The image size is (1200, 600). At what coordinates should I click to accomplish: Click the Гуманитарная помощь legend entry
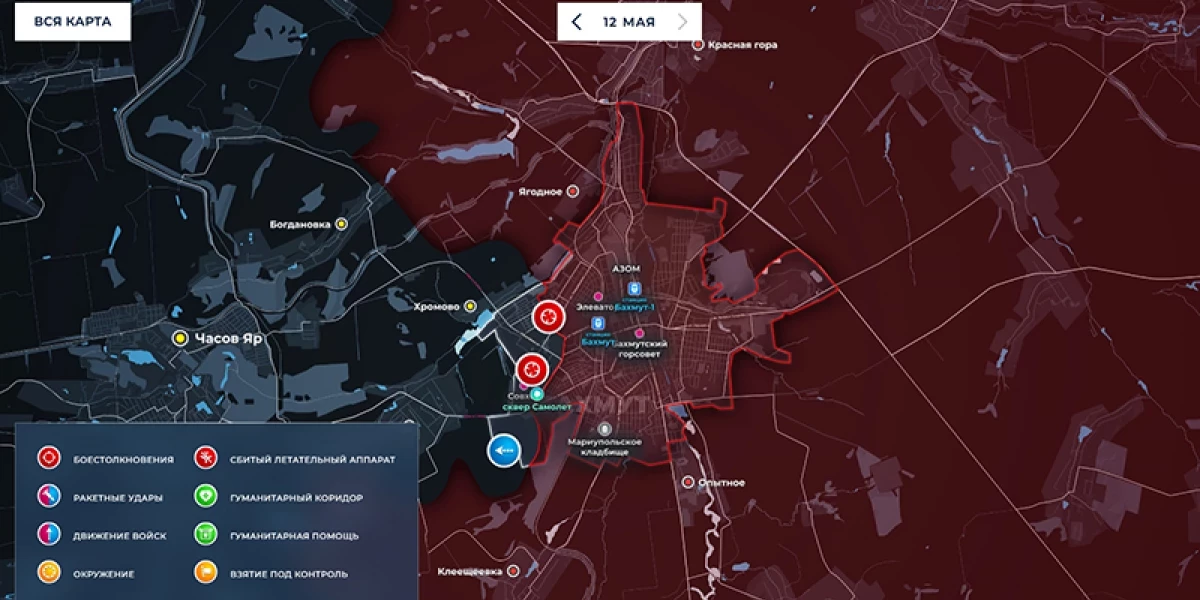tap(207, 535)
